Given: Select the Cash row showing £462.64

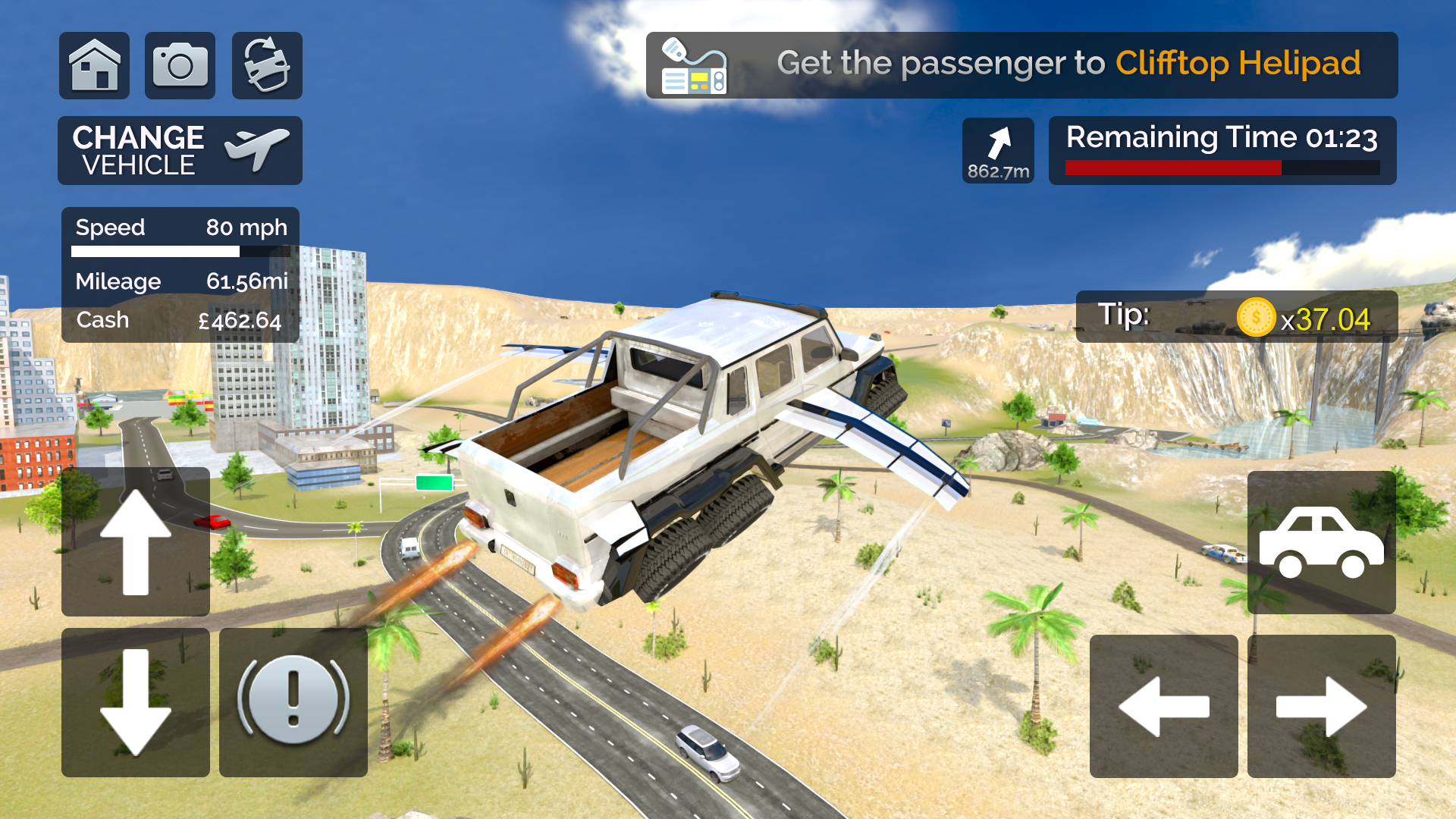Looking at the screenshot, I should pos(178,319).
